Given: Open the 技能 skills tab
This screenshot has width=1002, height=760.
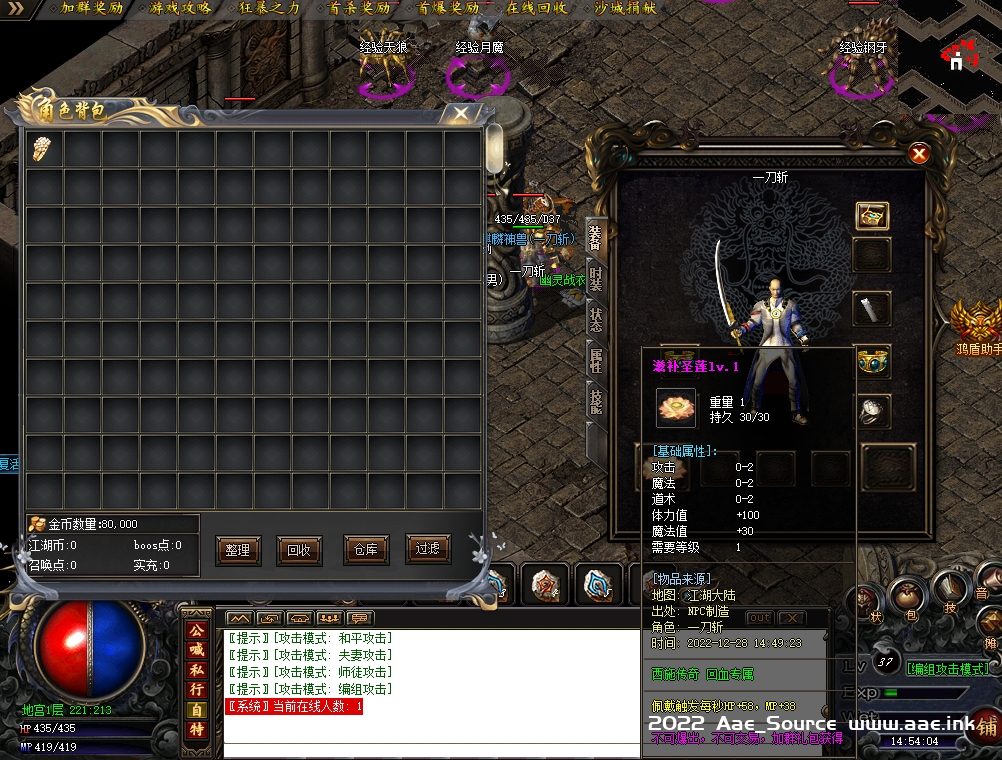Looking at the screenshot, I should 596,401.
